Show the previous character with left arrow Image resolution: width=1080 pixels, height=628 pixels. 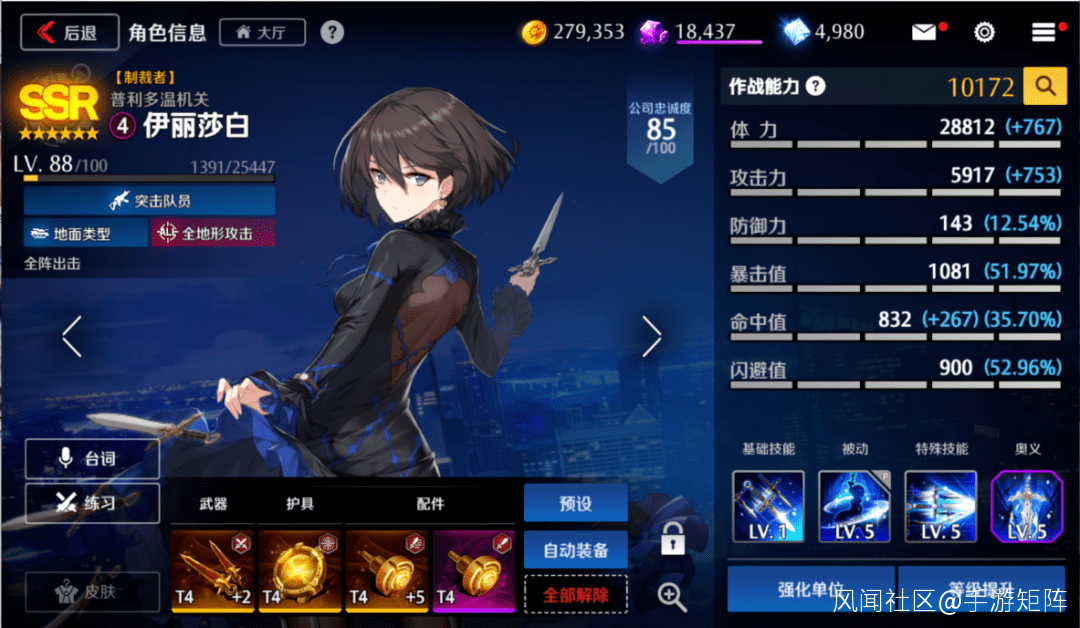click(71, 337)
